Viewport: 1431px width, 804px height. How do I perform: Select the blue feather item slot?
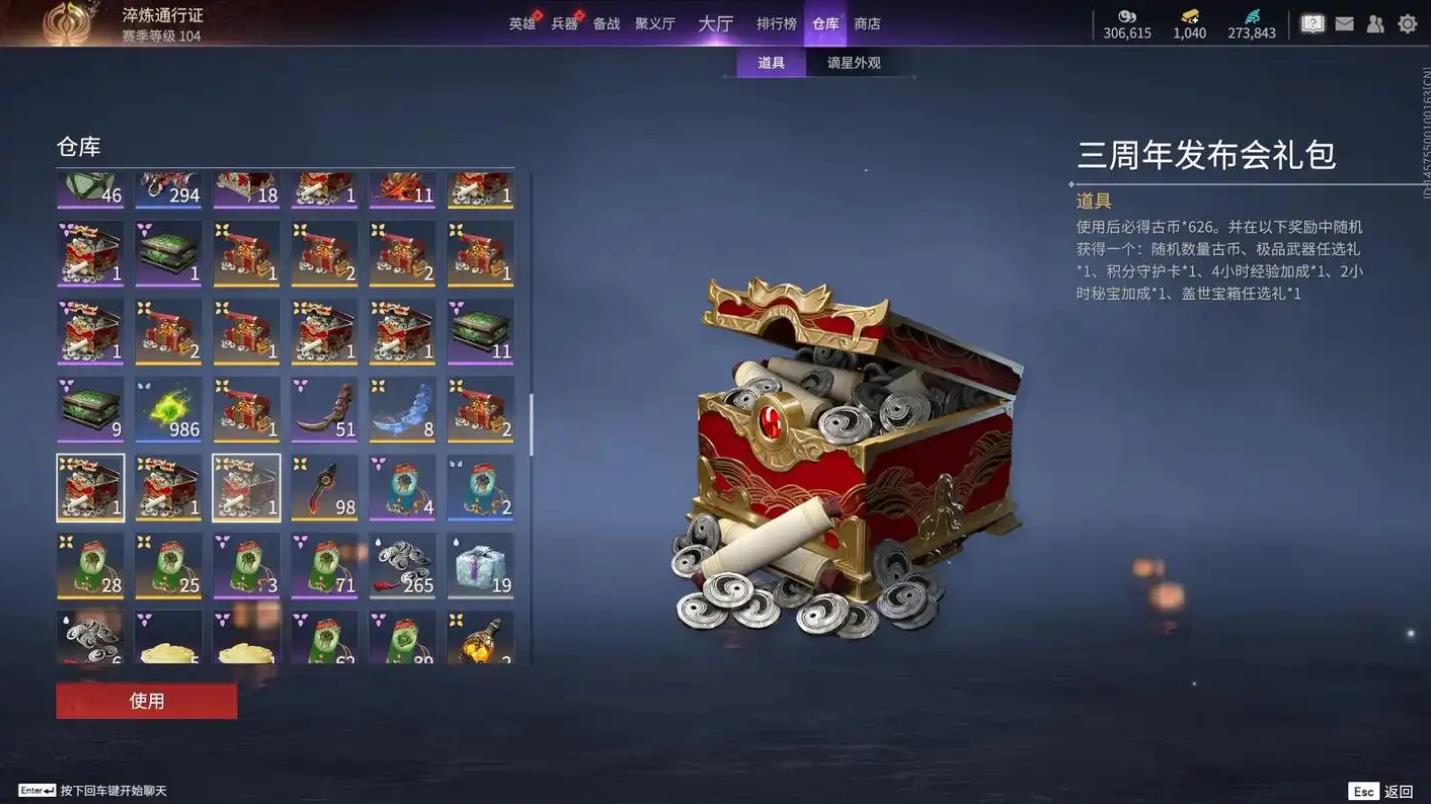click(403, 410)
